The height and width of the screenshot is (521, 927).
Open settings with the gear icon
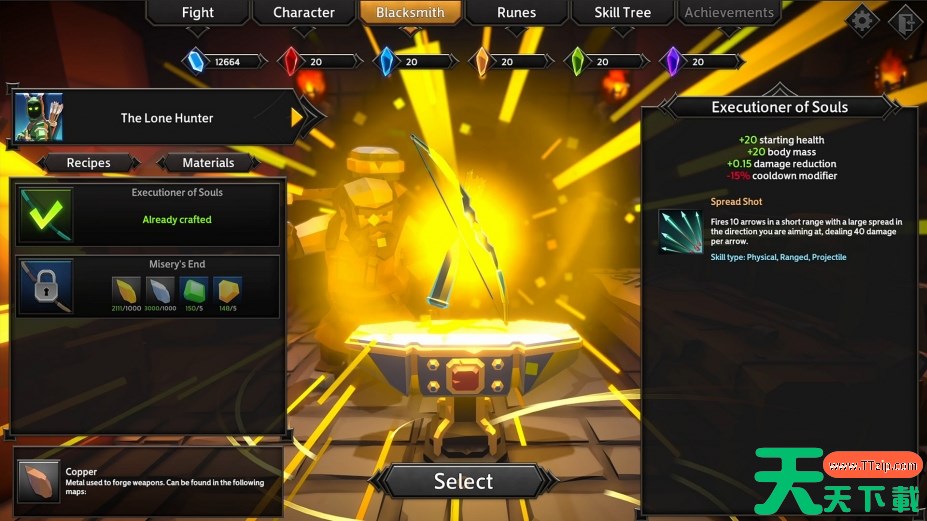(862, 19)
